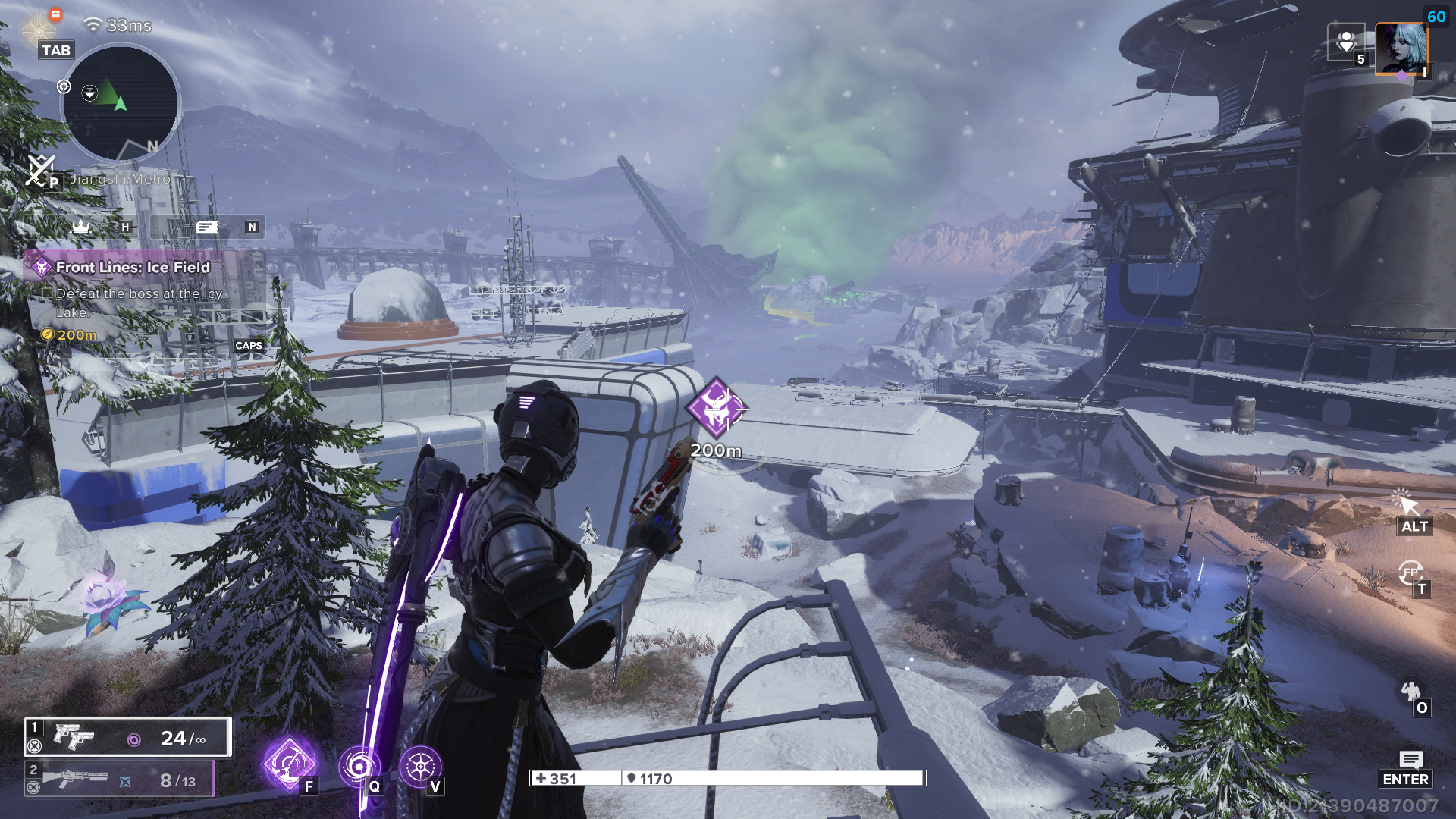Click the purple boss waypoint marker
This screenshot has width=1456, height=819.
[716, 407]
